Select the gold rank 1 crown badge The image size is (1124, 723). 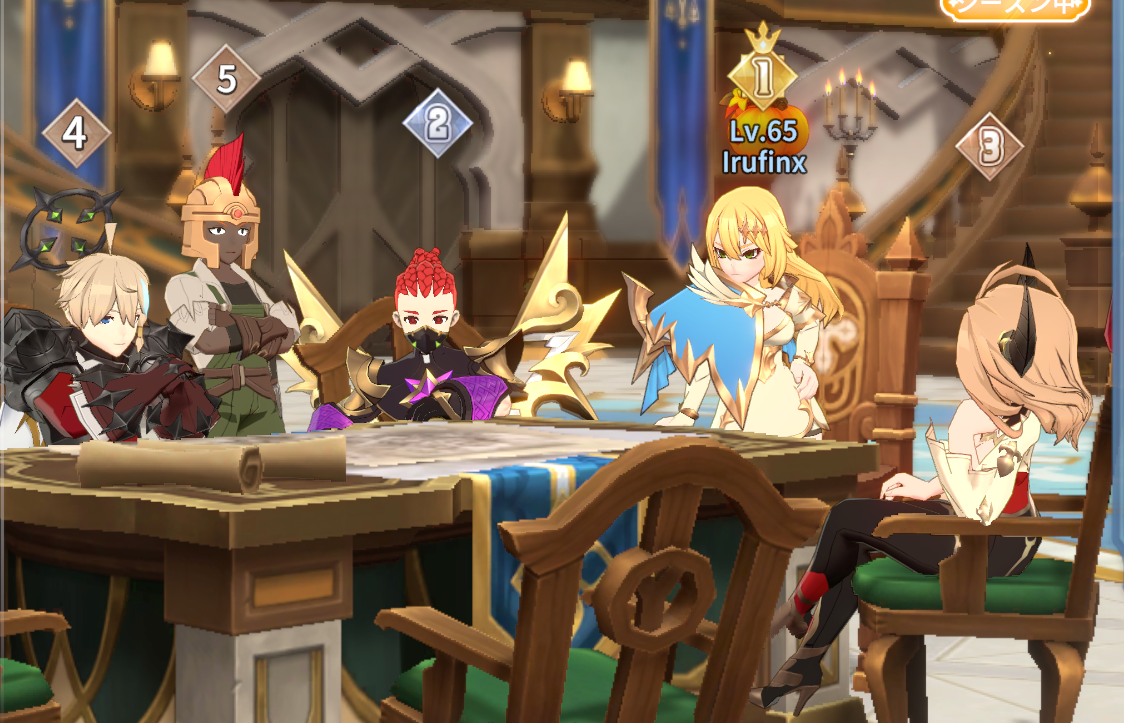coord(763,75)
